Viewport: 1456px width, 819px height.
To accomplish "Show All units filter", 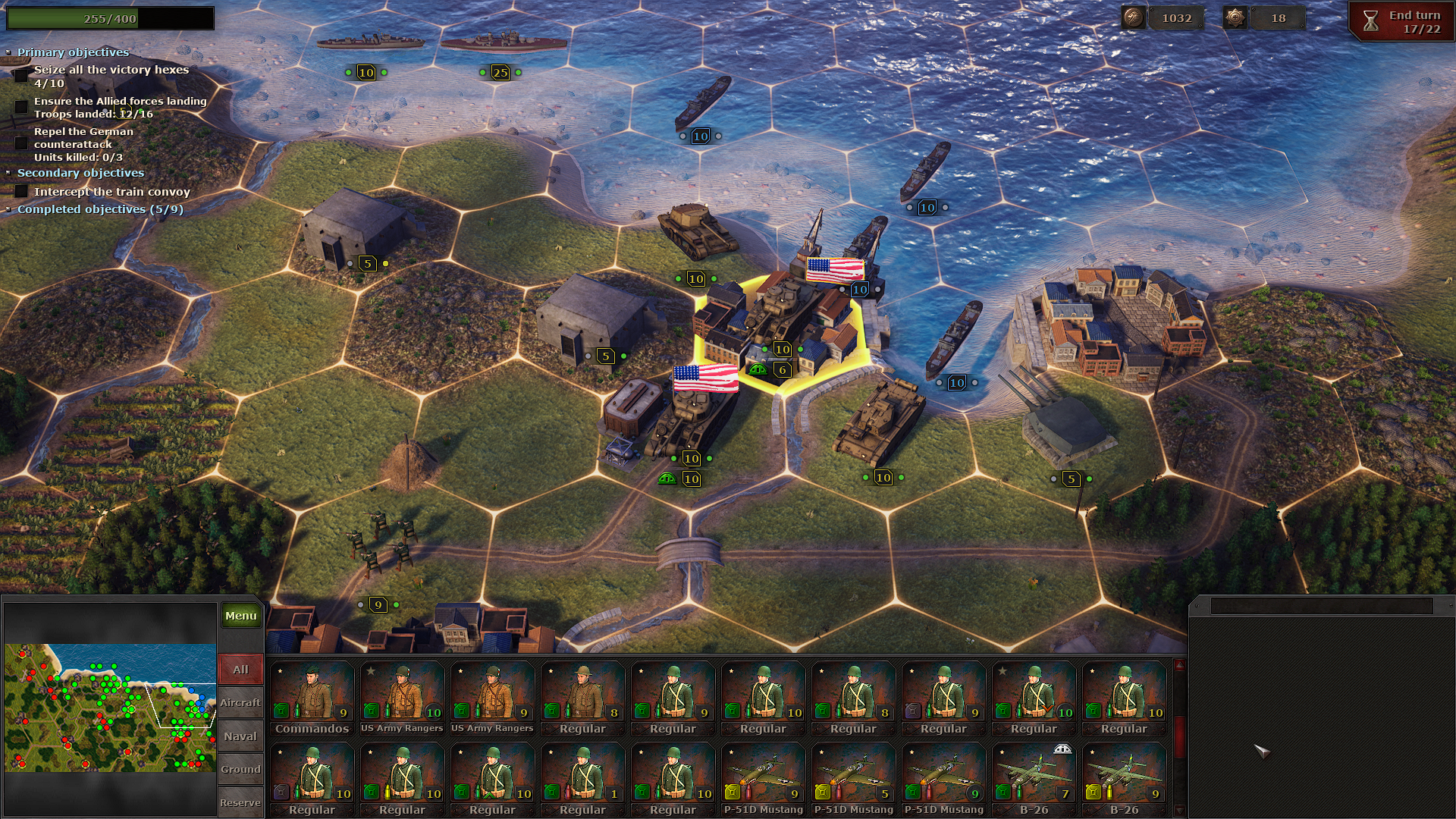I will pos(240,670).
